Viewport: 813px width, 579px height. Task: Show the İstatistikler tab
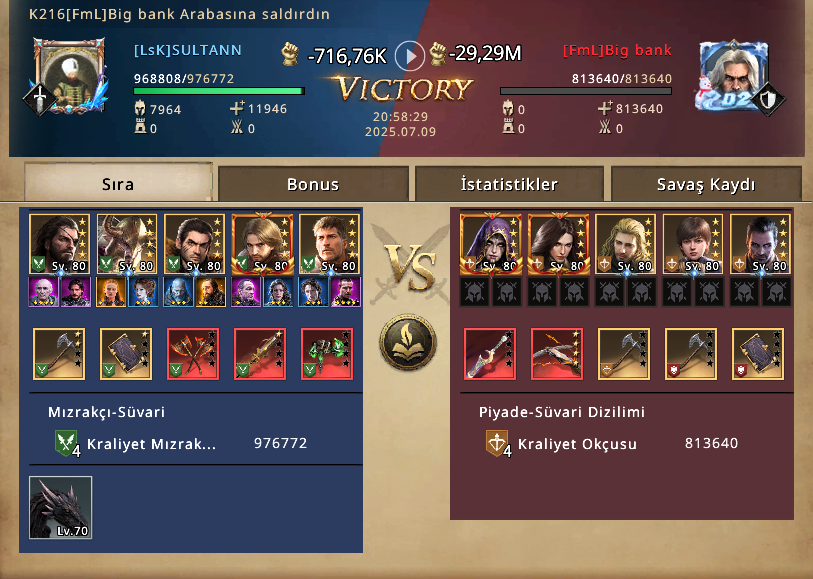tap(509, 184)
